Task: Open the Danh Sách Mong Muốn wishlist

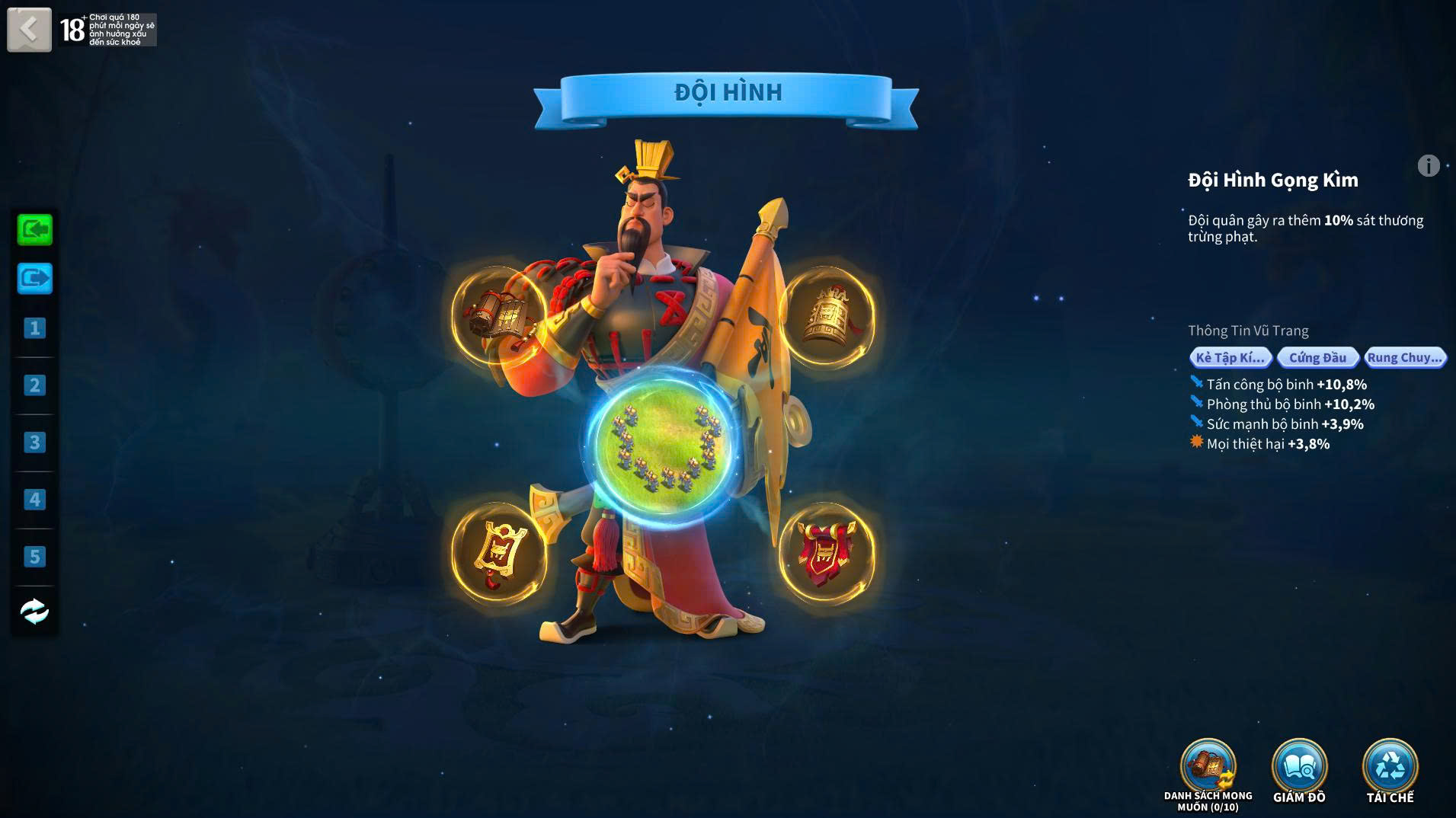Action: (1208, 768)
